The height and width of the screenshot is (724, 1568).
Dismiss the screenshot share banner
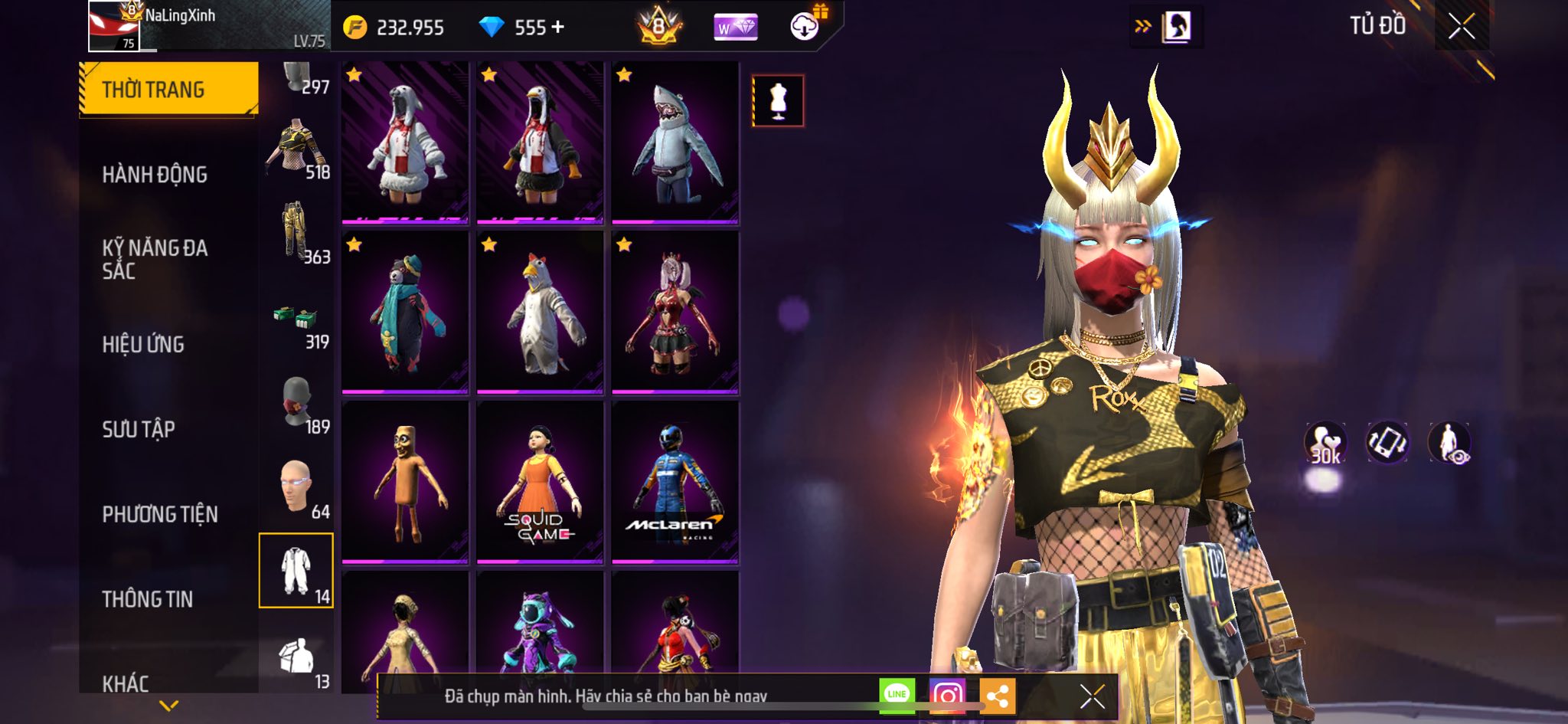point(1092,696)
